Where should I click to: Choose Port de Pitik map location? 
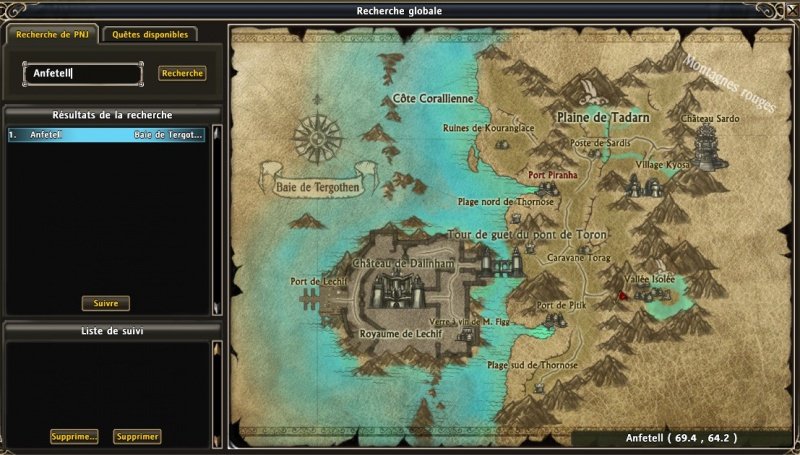(x=560, y=305)
